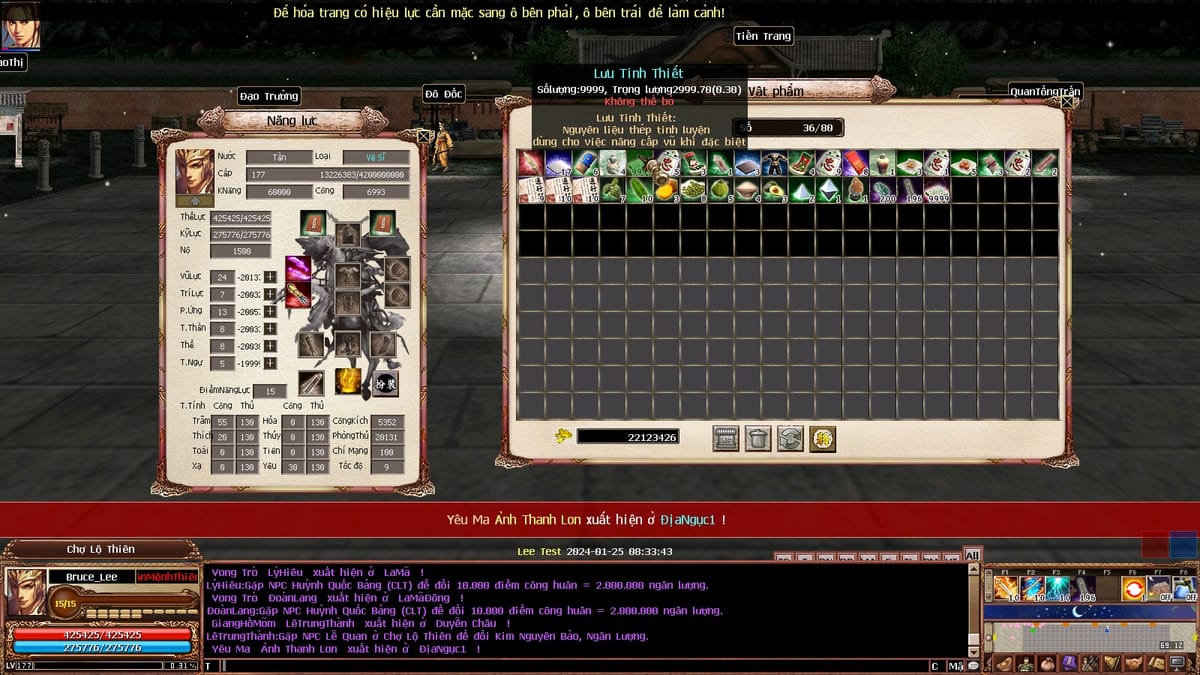The height and width of the screenshot is (675, 1200).
Task: Select the purple glowing weapon equipment slot
Action: 297,270
